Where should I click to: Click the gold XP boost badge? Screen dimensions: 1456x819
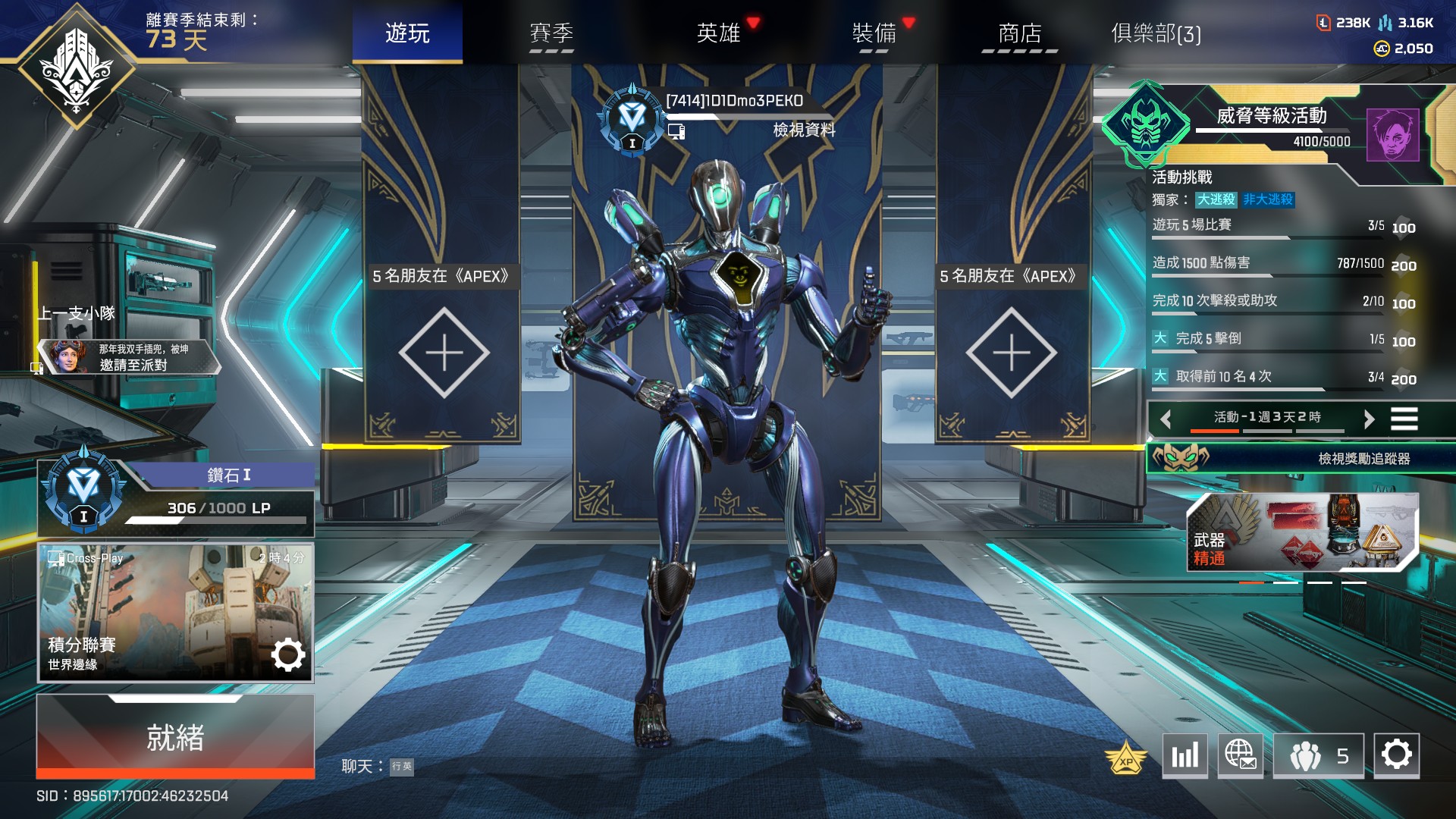1125,757
